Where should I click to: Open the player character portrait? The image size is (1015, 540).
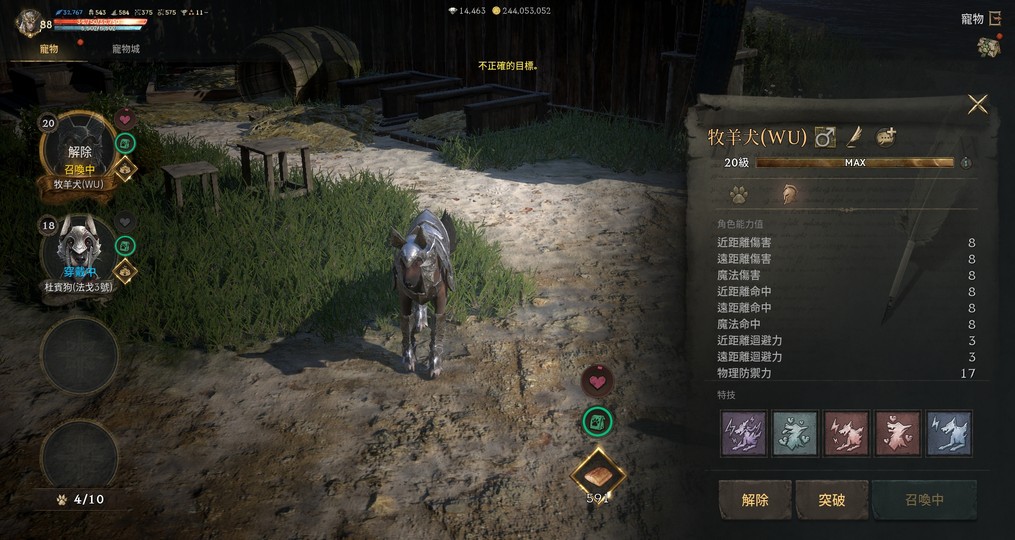click(x=28, y=22)
